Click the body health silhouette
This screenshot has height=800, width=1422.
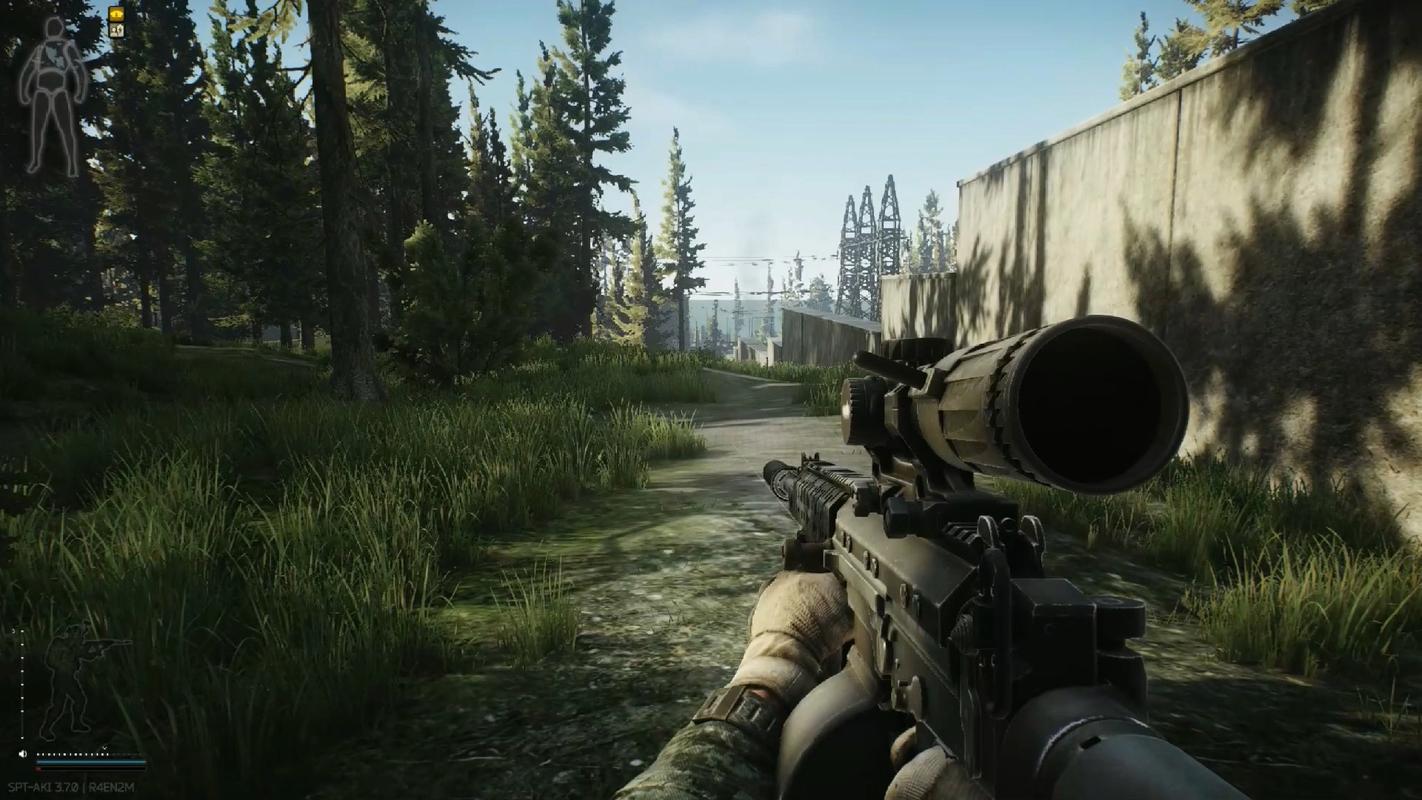(53, 95)
